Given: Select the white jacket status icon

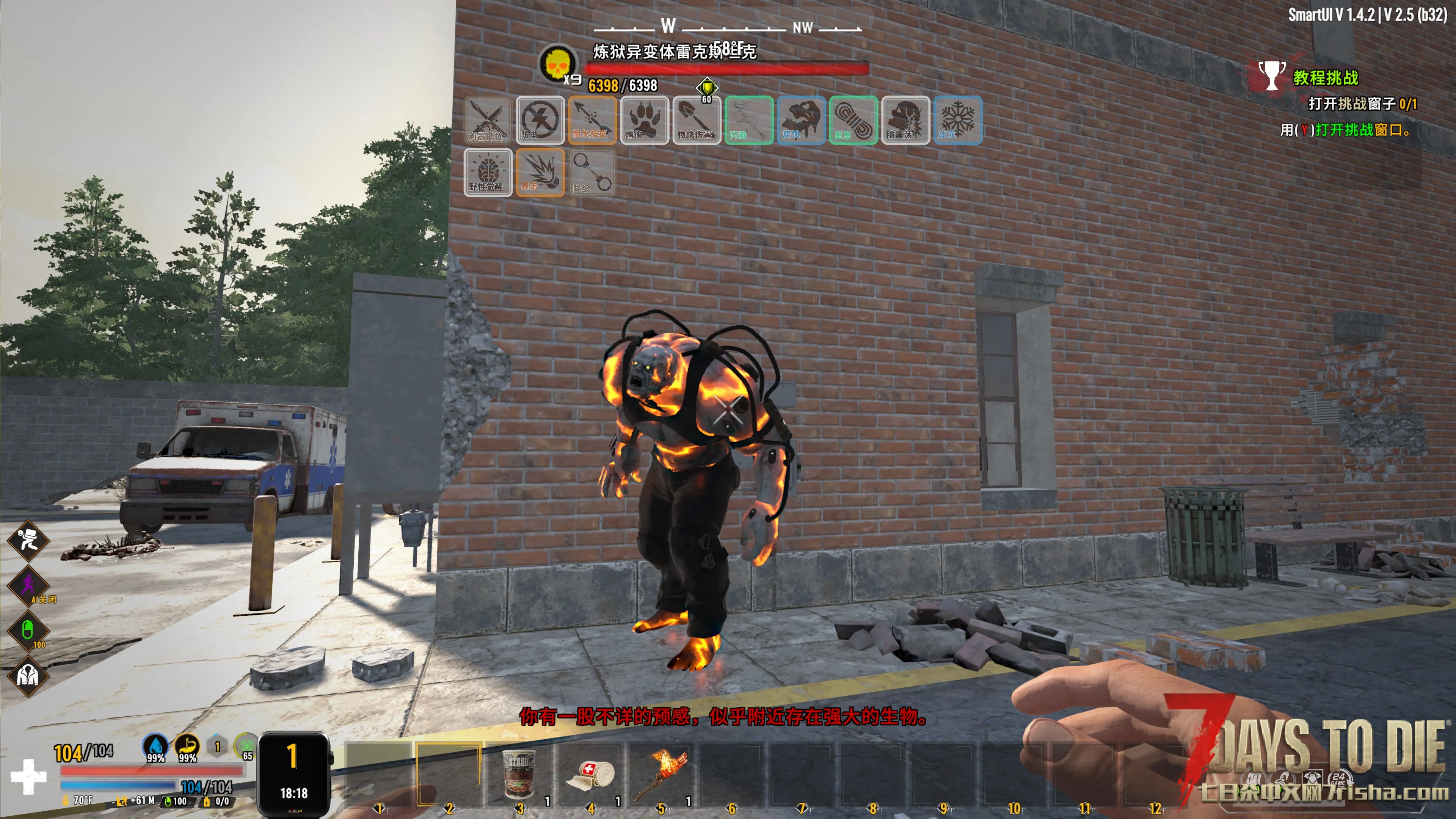Looking at the screenshot, I should (28, 675).
